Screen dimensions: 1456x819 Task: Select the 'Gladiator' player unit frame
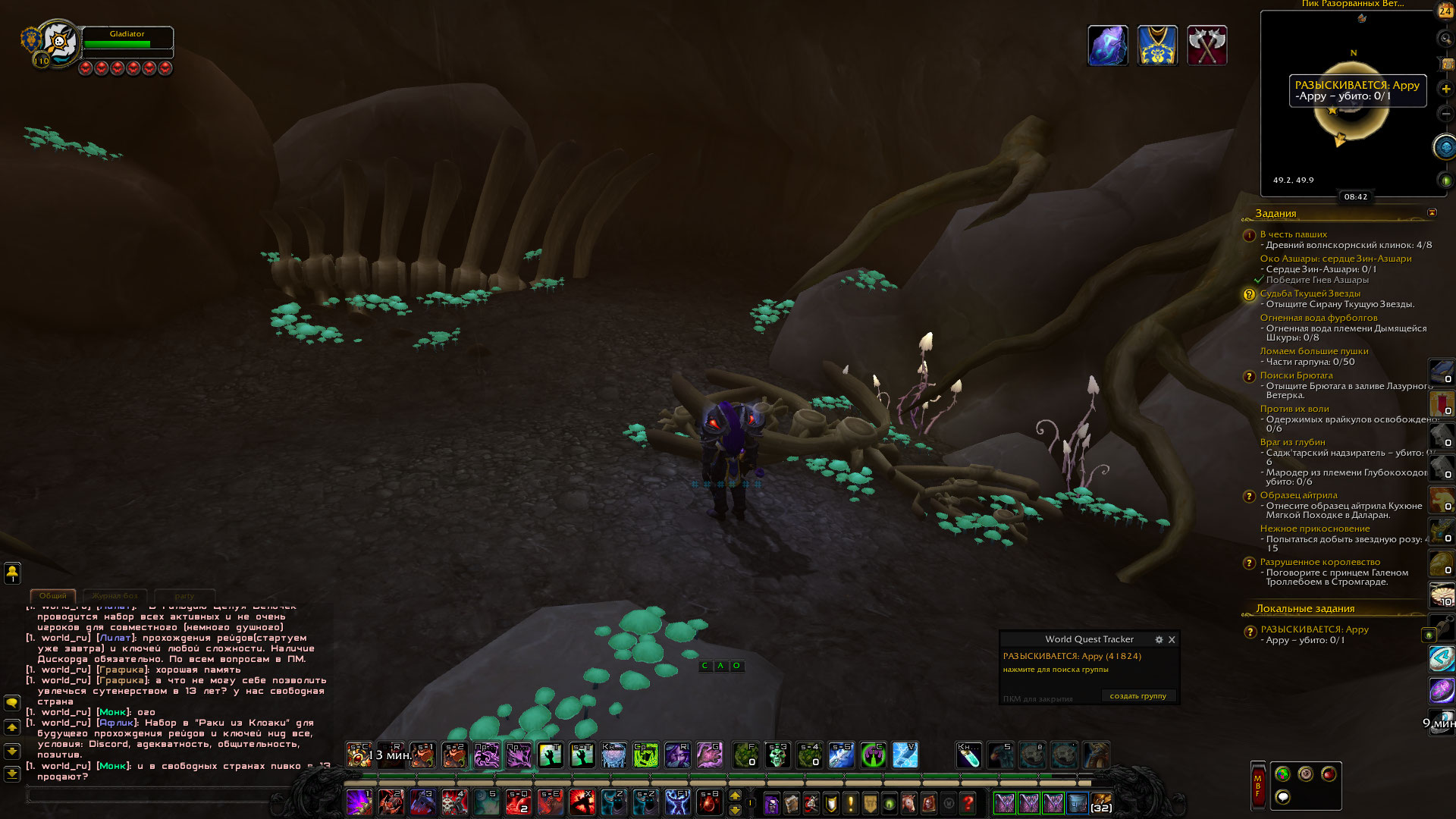(127, 41)
